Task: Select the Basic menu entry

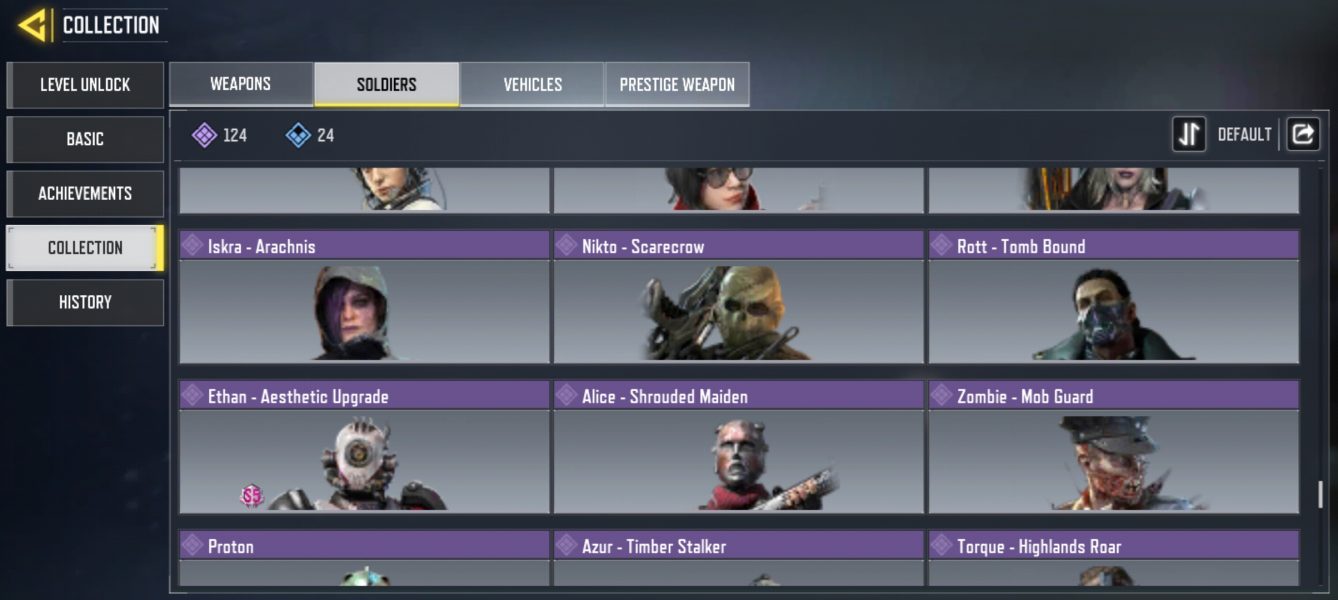Action: click(85, 139)
